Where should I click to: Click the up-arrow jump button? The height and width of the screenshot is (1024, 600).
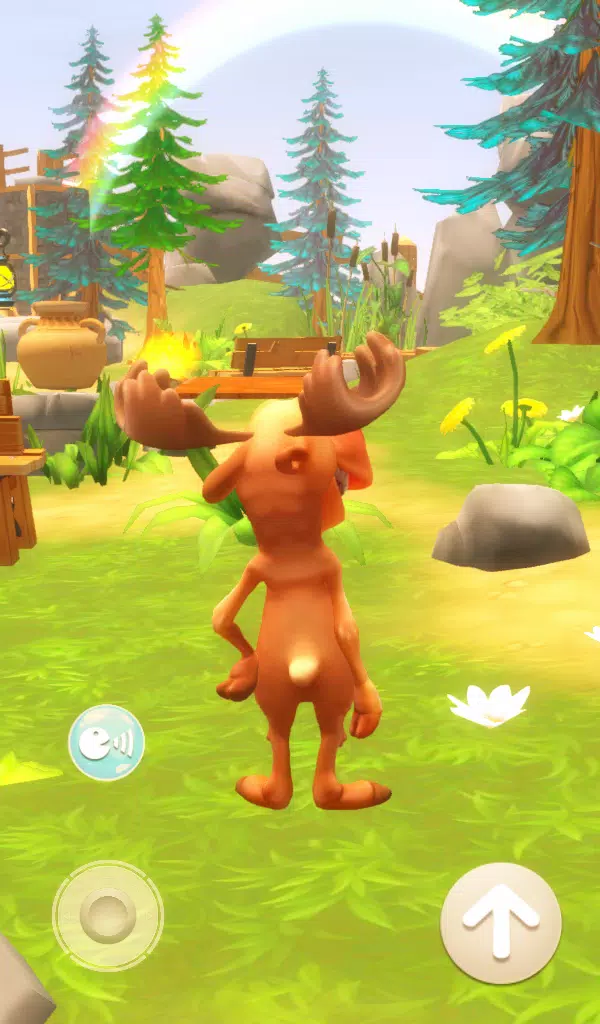[x=500, y=922]
